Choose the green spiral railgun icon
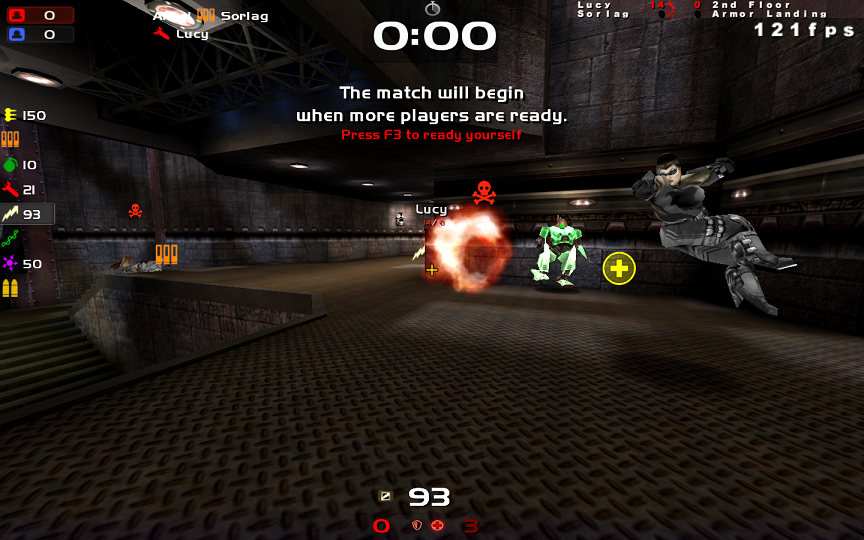This screenshot has width=864, height=540. [x=11, y=239]
